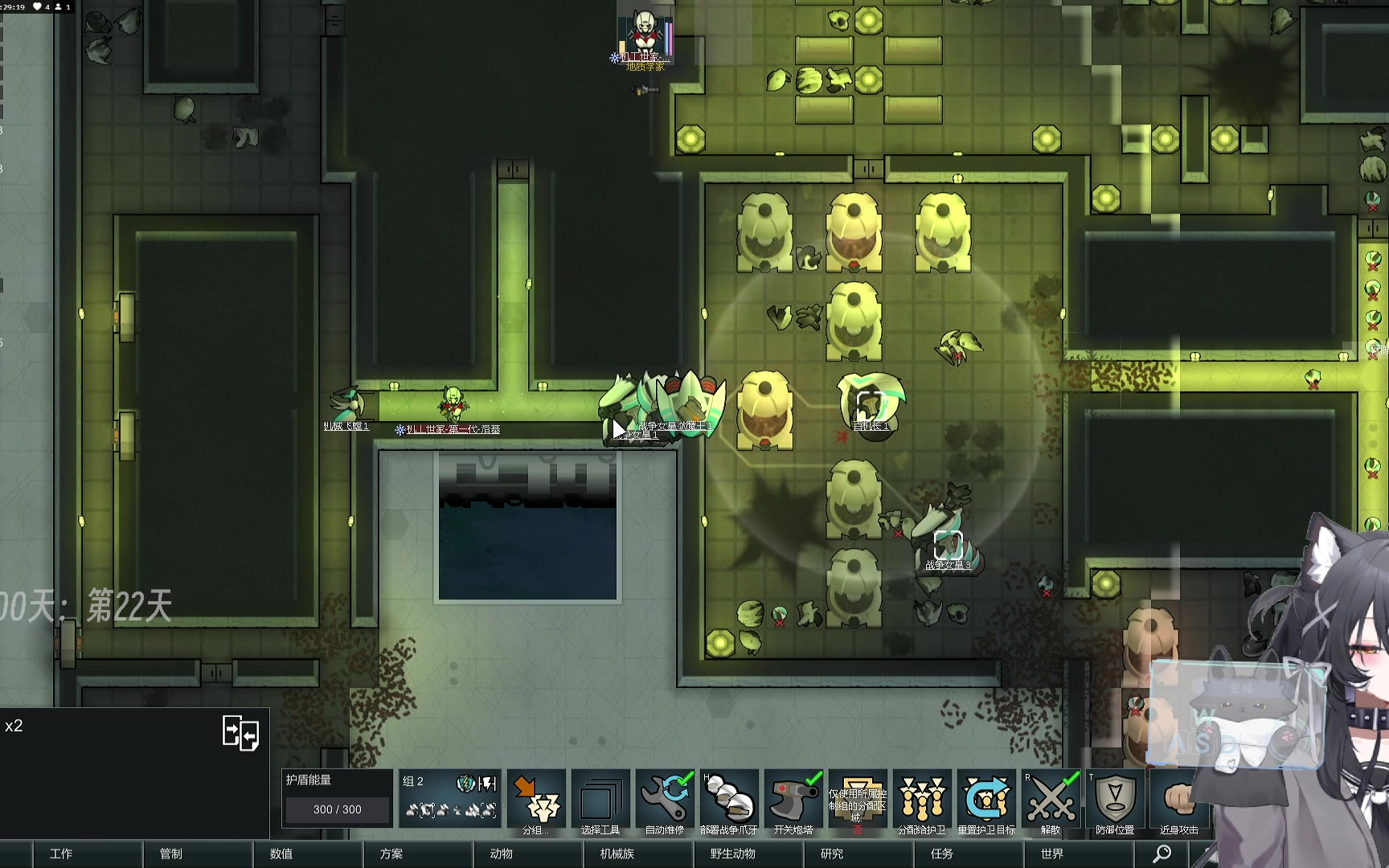This screenshot has height=868, width=1389.
Task: Toggle the 解散 crossed-swords command
Action: 1051,801
